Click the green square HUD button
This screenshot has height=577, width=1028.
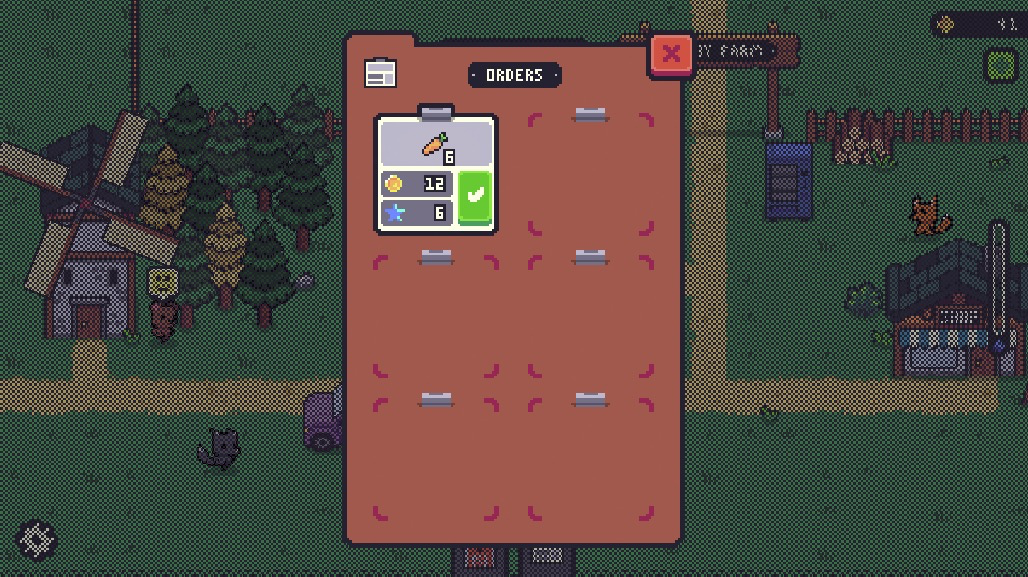1001,66
